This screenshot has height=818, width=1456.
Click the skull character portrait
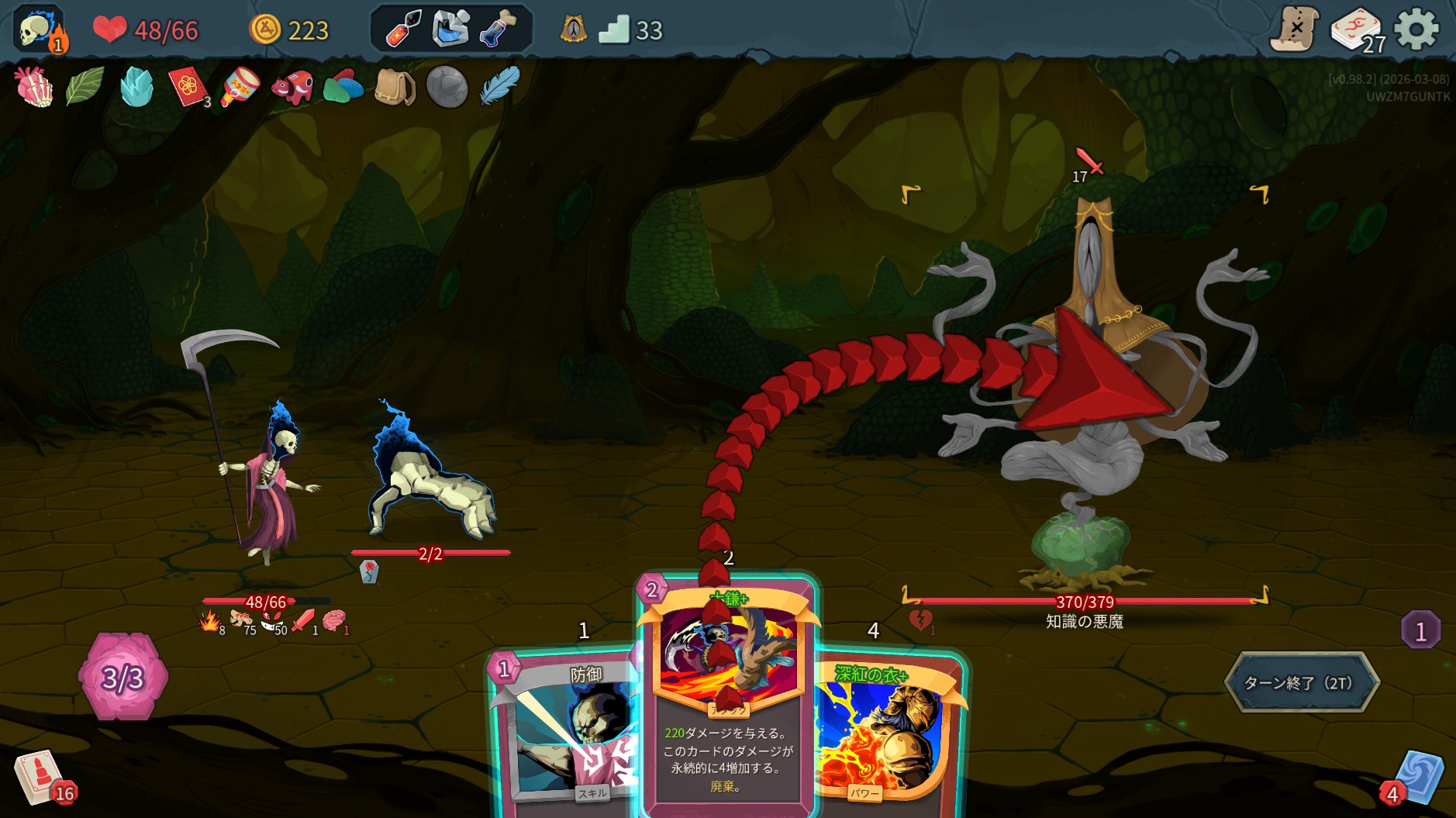pyautogui.click(x=39, y=29)
